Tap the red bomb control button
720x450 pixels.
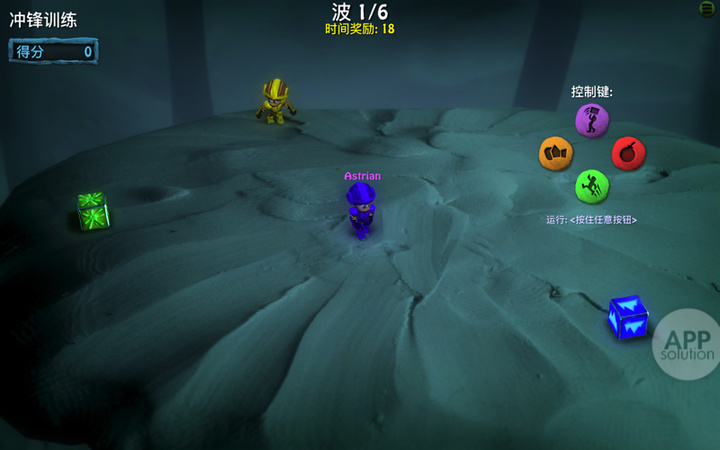pyautogui.click(x=628, y=153)
